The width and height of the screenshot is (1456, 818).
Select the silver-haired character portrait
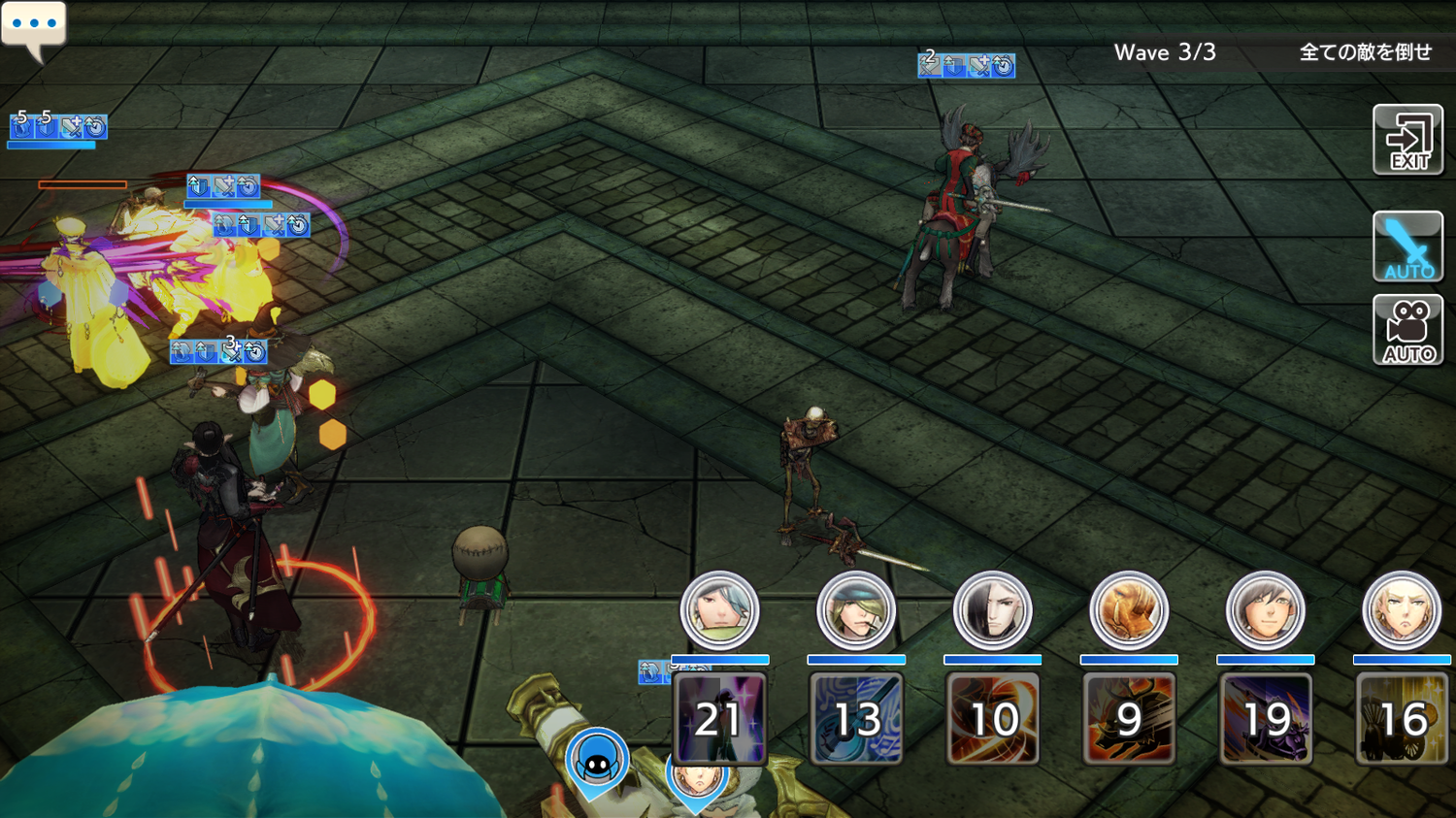(x=719, y=611)
